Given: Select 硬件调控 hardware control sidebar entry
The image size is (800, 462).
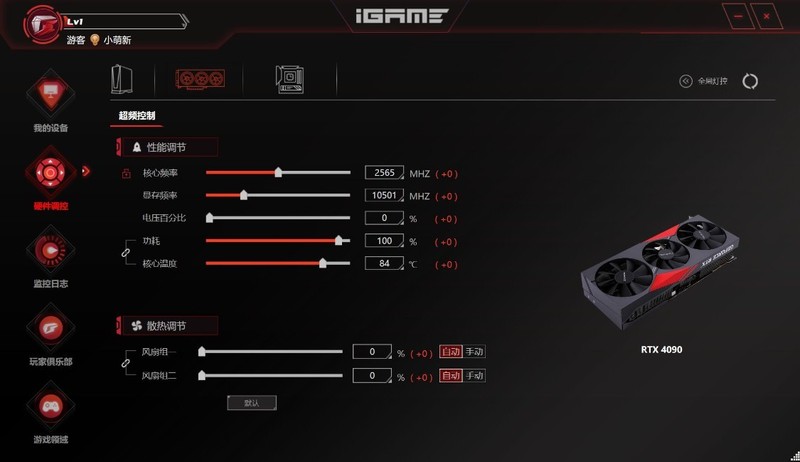Looking at the screenshot, I should (49, 177).
